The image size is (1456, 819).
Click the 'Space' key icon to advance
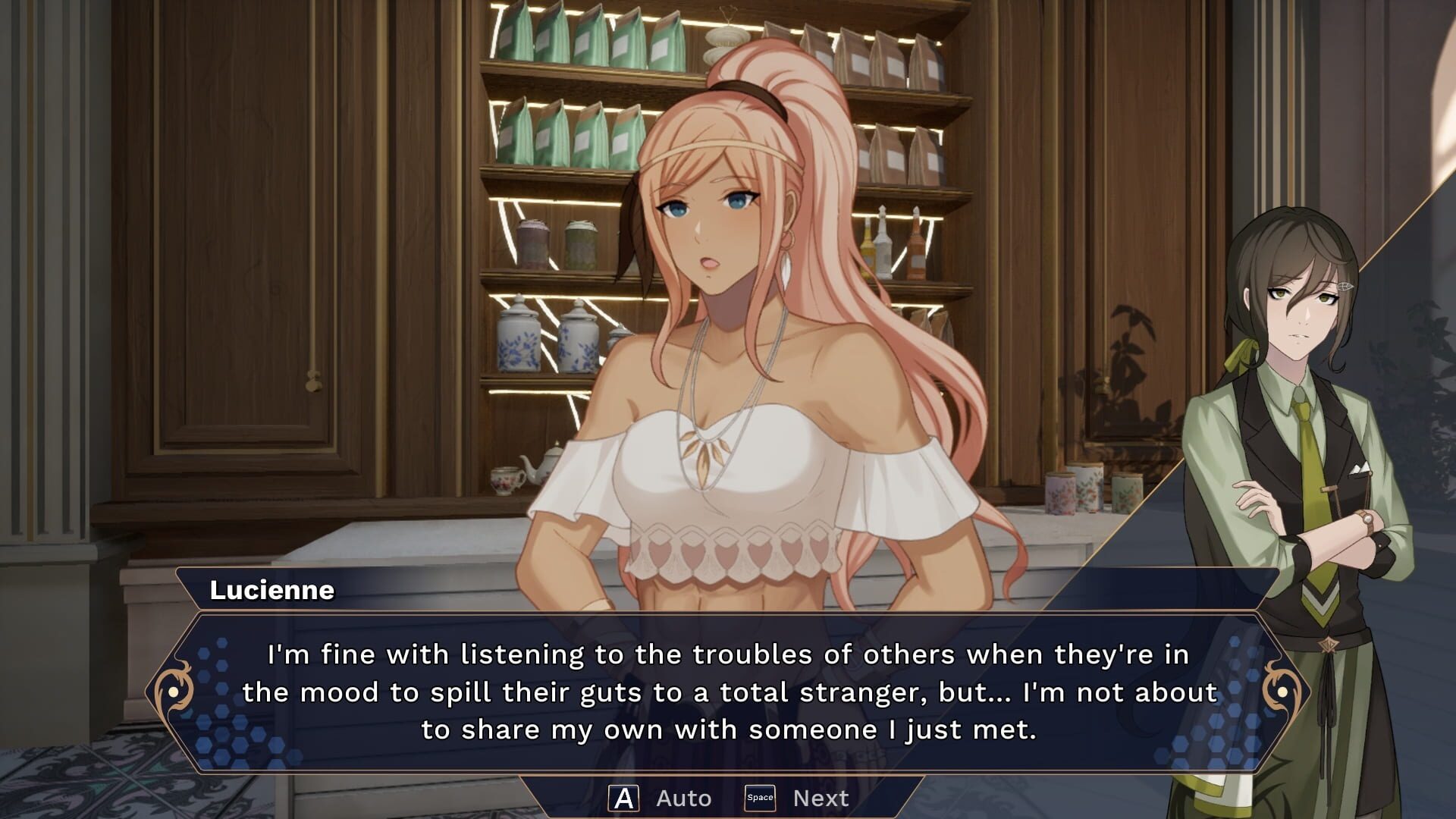(761, 796)
